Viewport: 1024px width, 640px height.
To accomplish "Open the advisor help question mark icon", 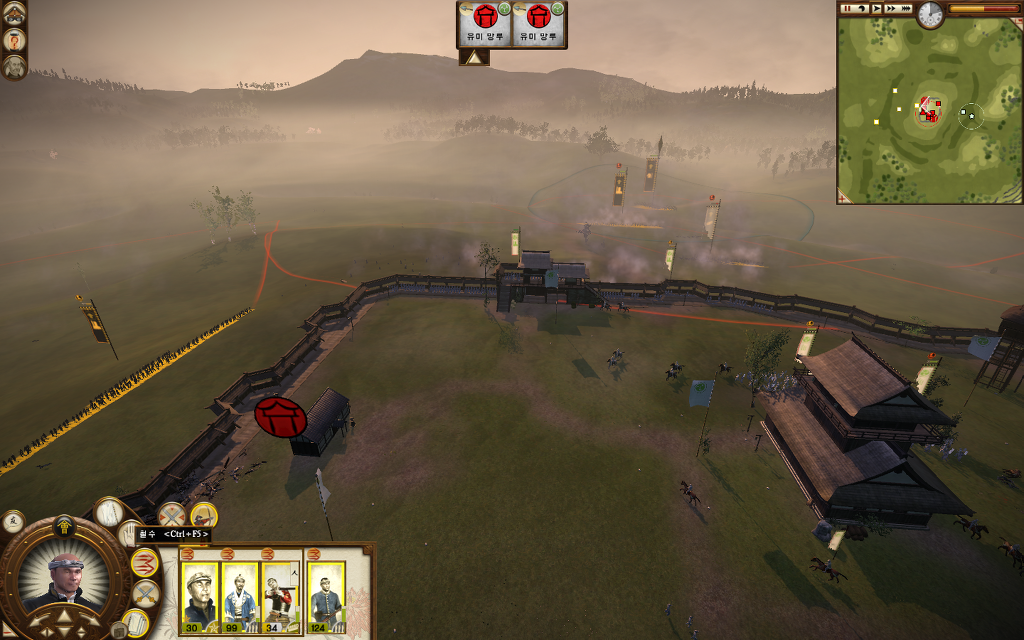I will pos(14,40).
